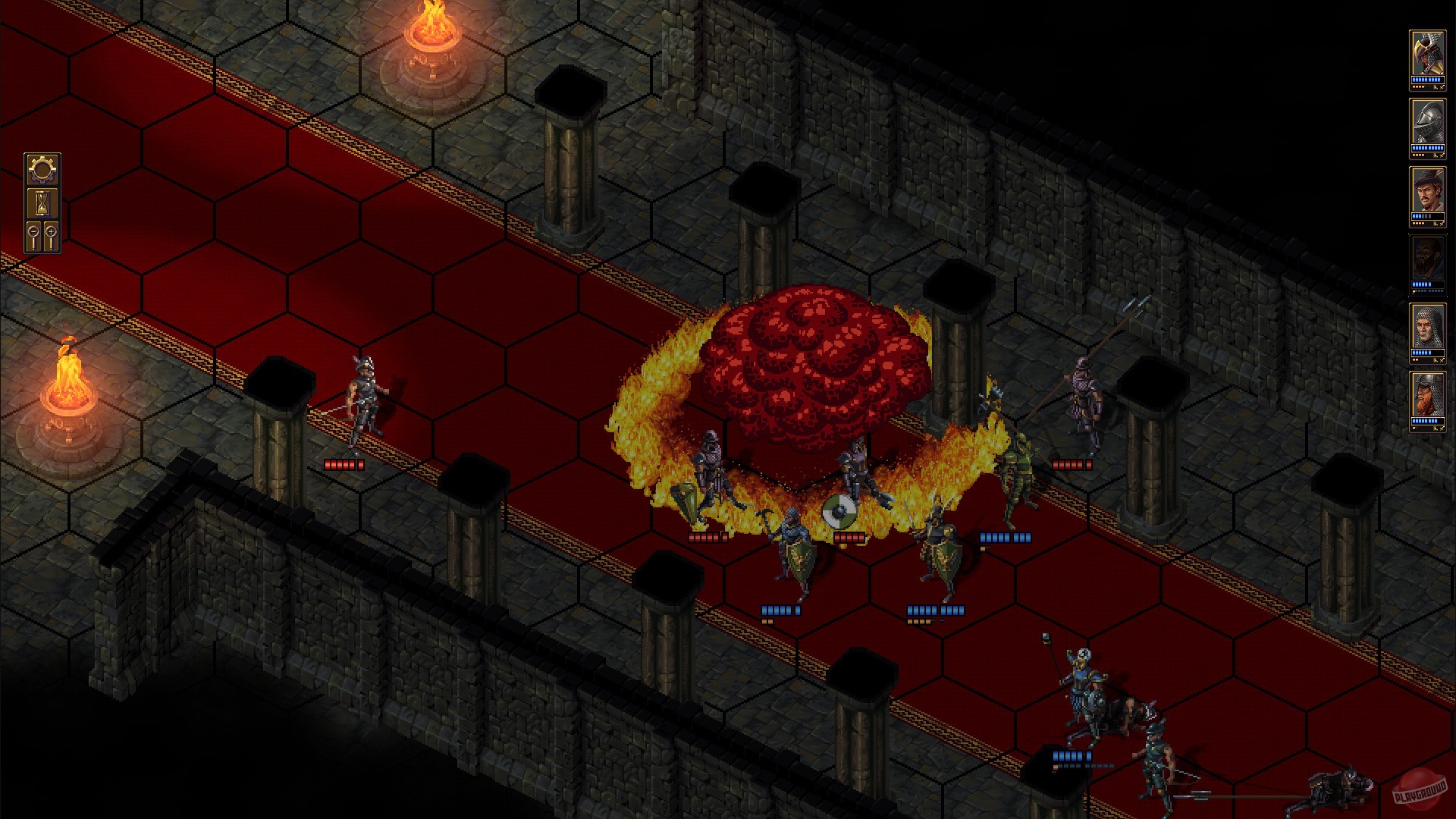Image resolution: width=1456 pixels, height=819 pixels.
Task: Zoom out with the minus magnifier icon
Action: [33, 231]
